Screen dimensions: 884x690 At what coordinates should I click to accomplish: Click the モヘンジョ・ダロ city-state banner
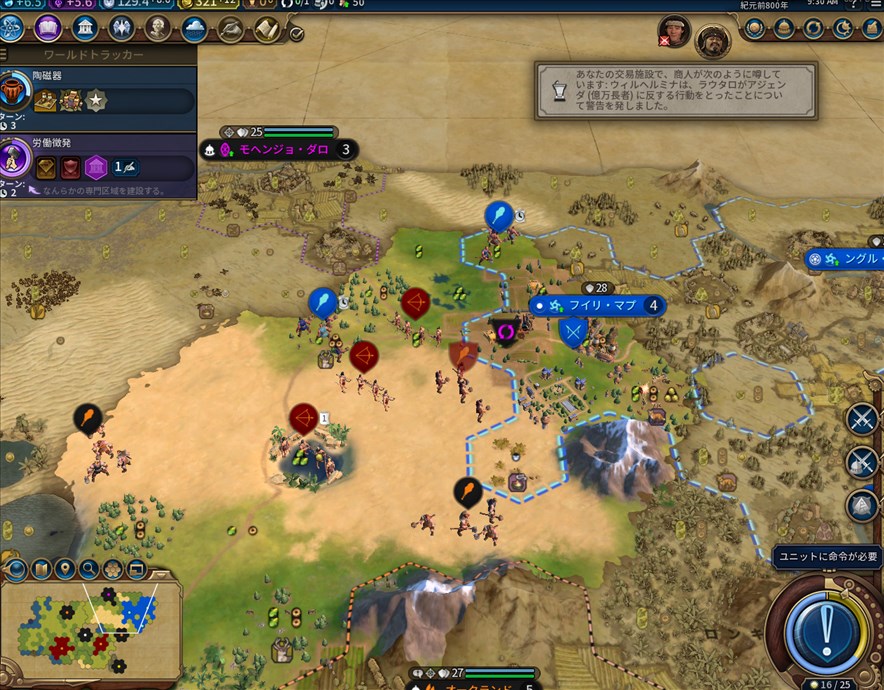280,150
